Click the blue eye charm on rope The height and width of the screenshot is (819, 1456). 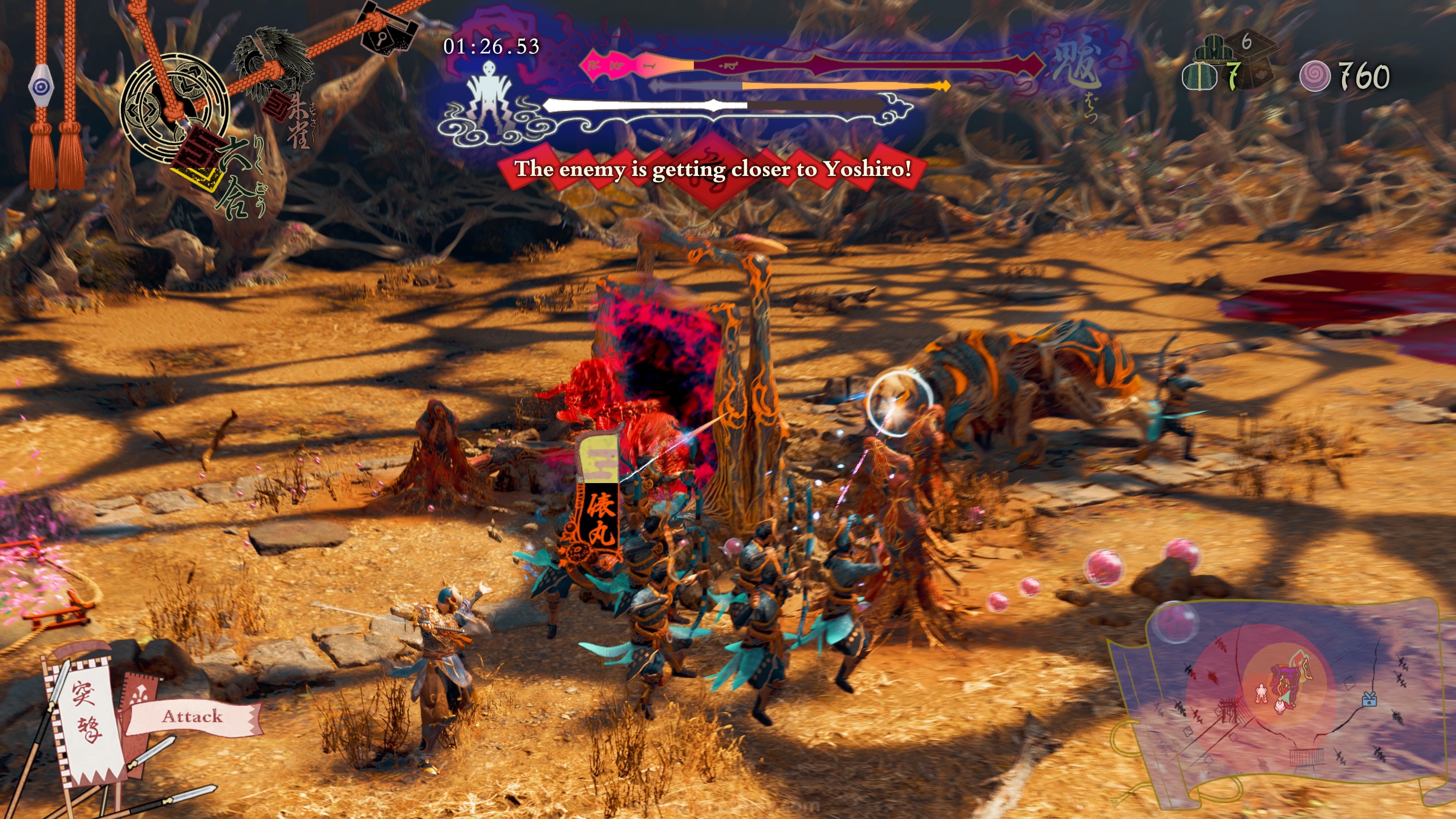pos(41,86)
